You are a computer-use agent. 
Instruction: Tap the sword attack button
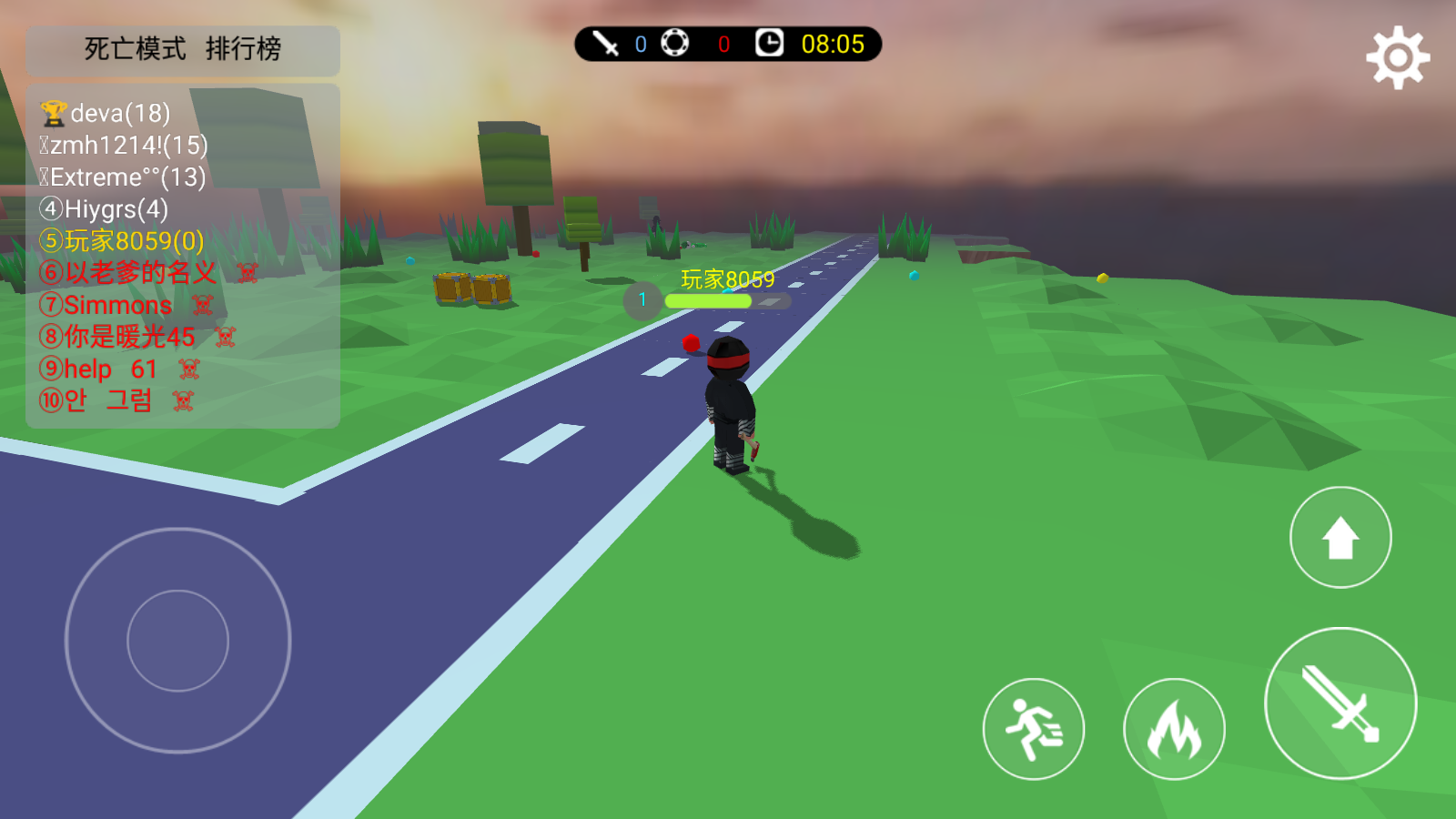[x=1340, y=703]
